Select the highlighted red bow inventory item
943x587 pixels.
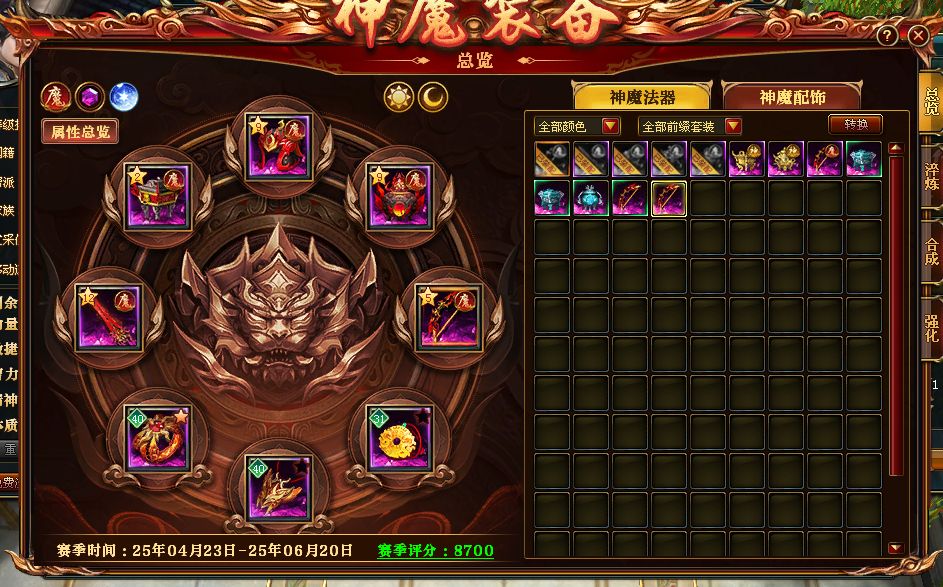[669, 198]
